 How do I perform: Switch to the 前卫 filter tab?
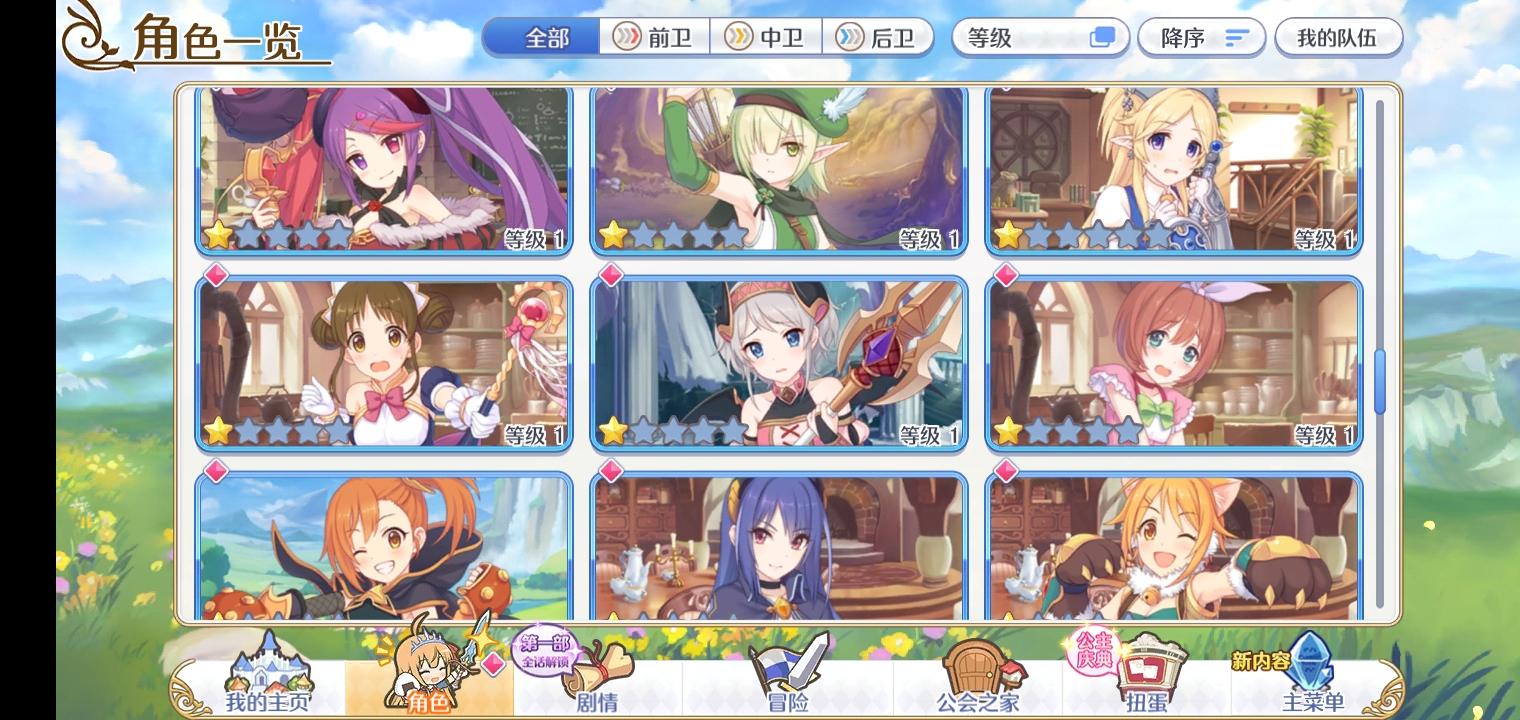655,37
